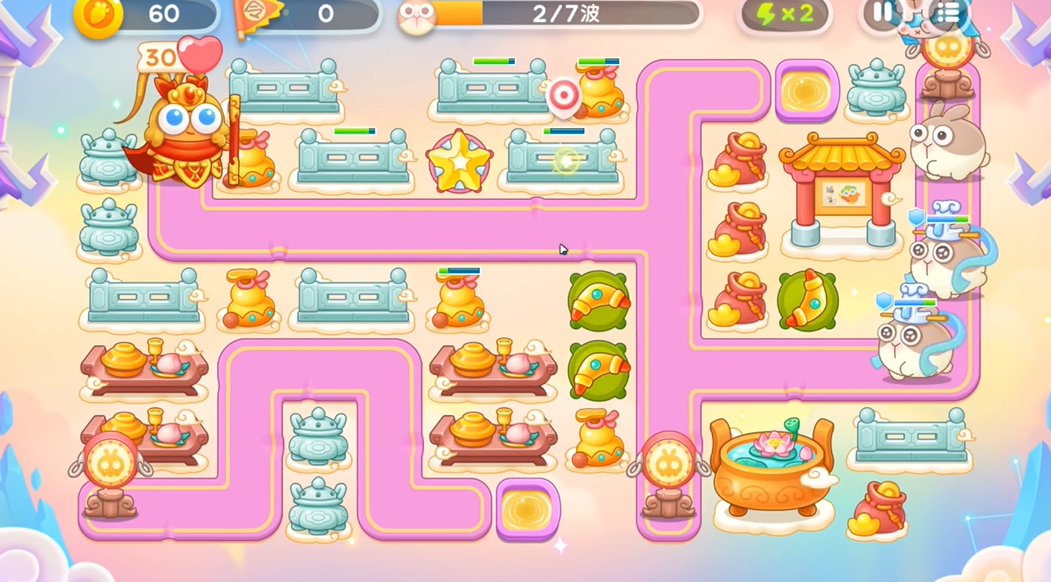Toggle the x2 game speed button
The width and height of the screenshot is (1051, 582).
tap(784, 15)
